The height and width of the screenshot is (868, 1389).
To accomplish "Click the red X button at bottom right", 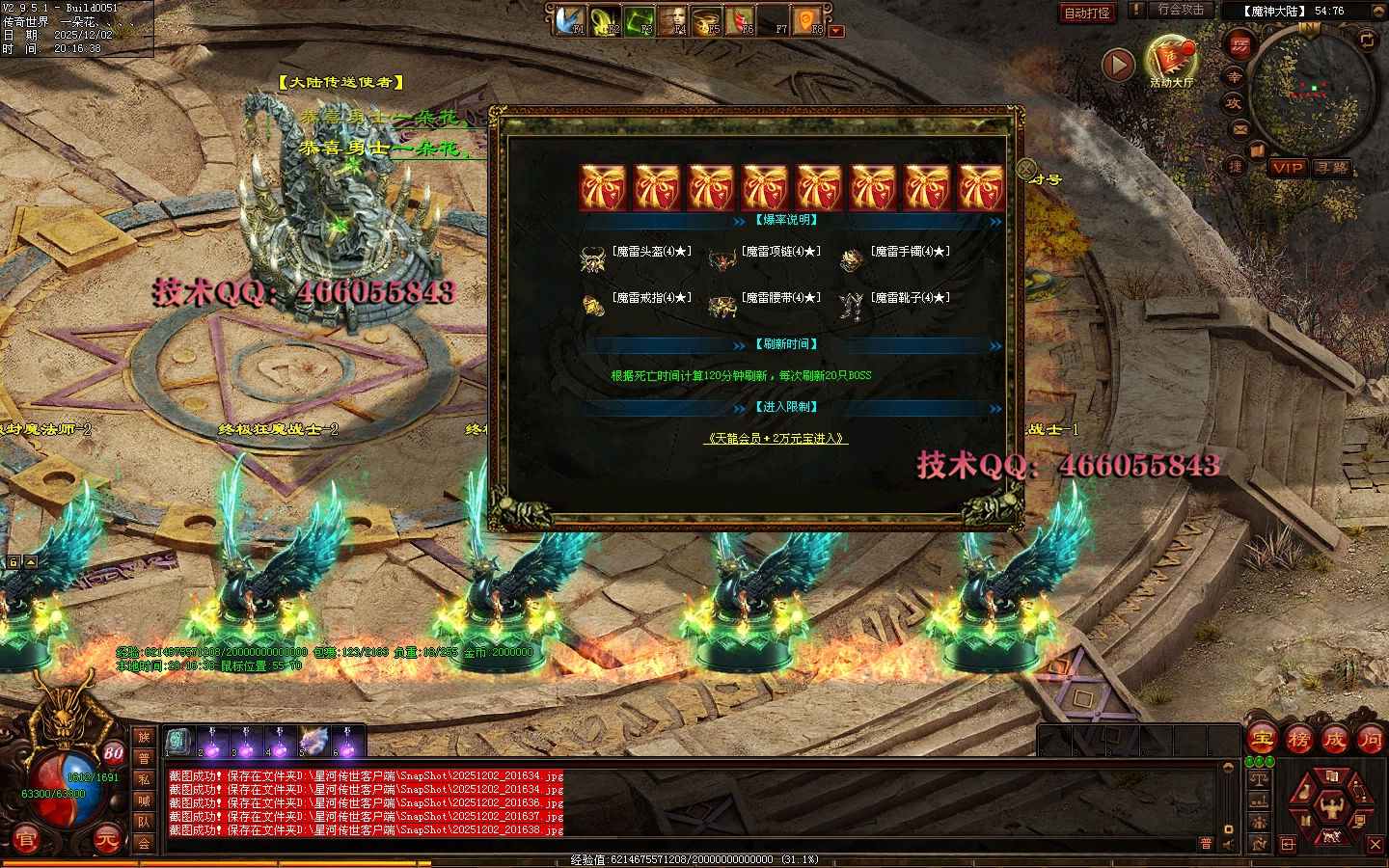I will click(x=1375, y=845).
